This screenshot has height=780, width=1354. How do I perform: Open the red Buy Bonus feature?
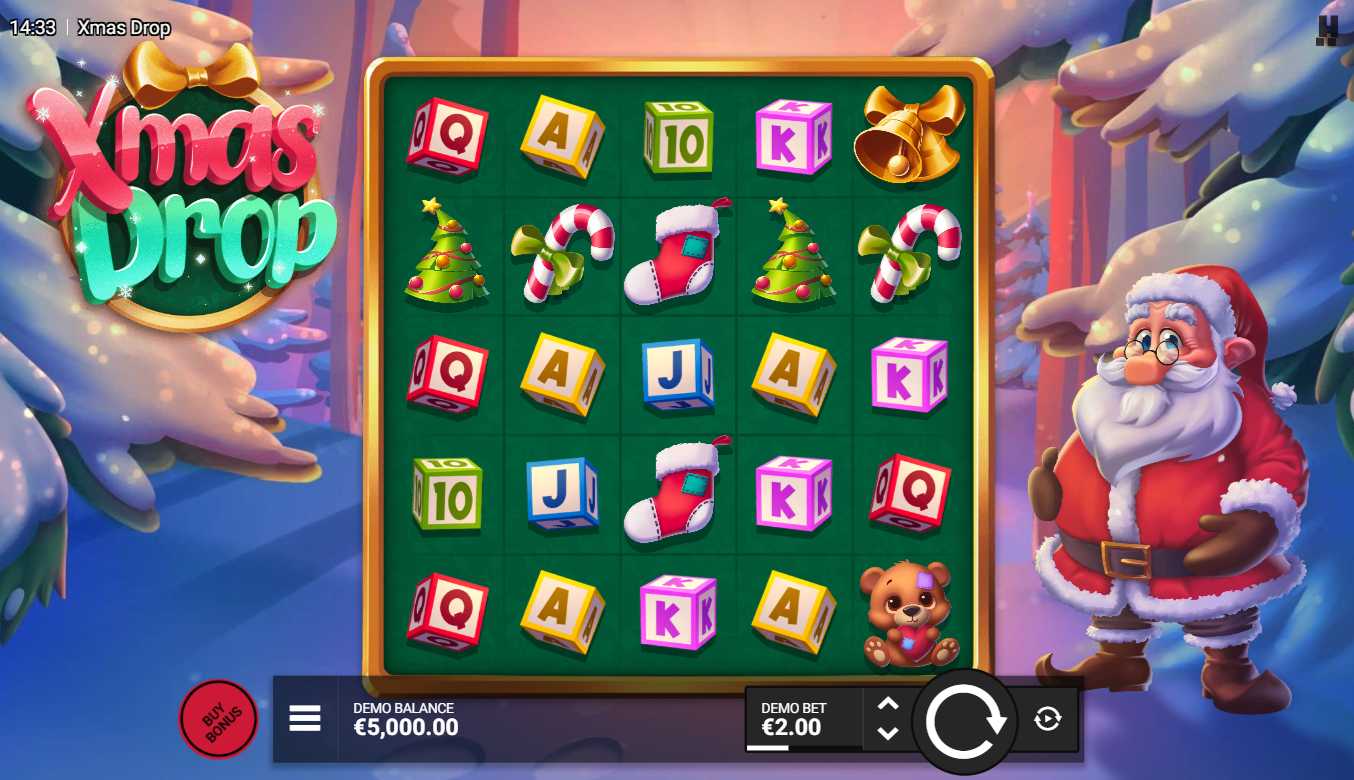click(217, 719)
